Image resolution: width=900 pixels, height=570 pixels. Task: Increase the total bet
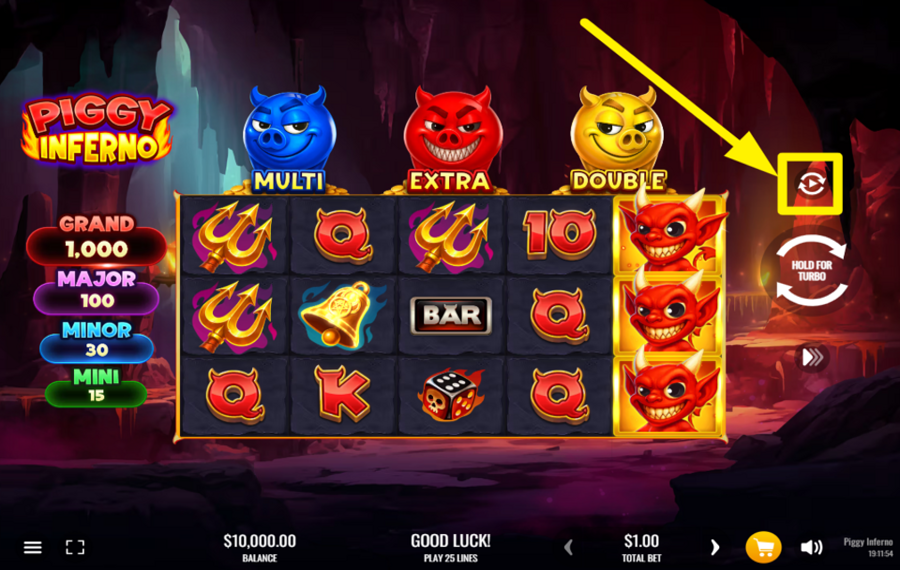click(714, 547)
